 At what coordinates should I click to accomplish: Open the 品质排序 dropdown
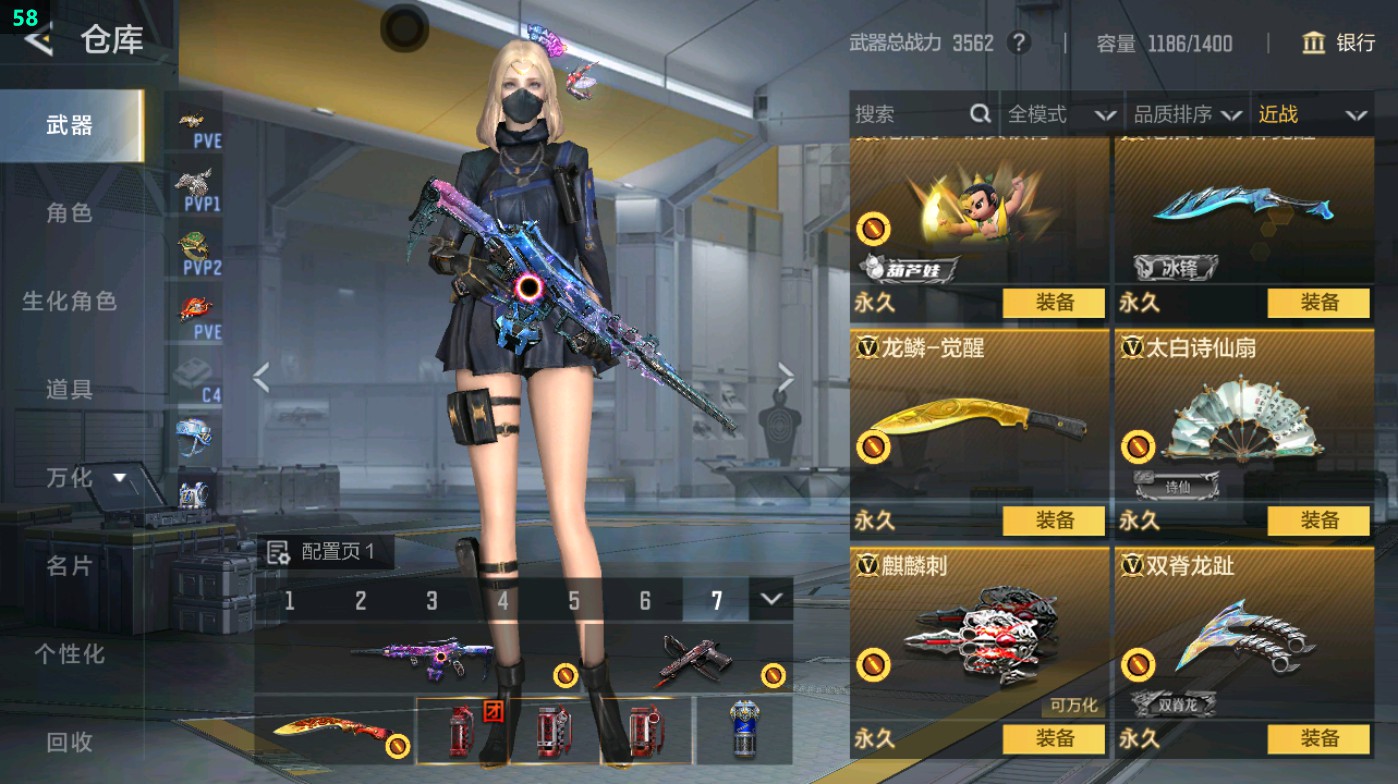[1197, 115]
